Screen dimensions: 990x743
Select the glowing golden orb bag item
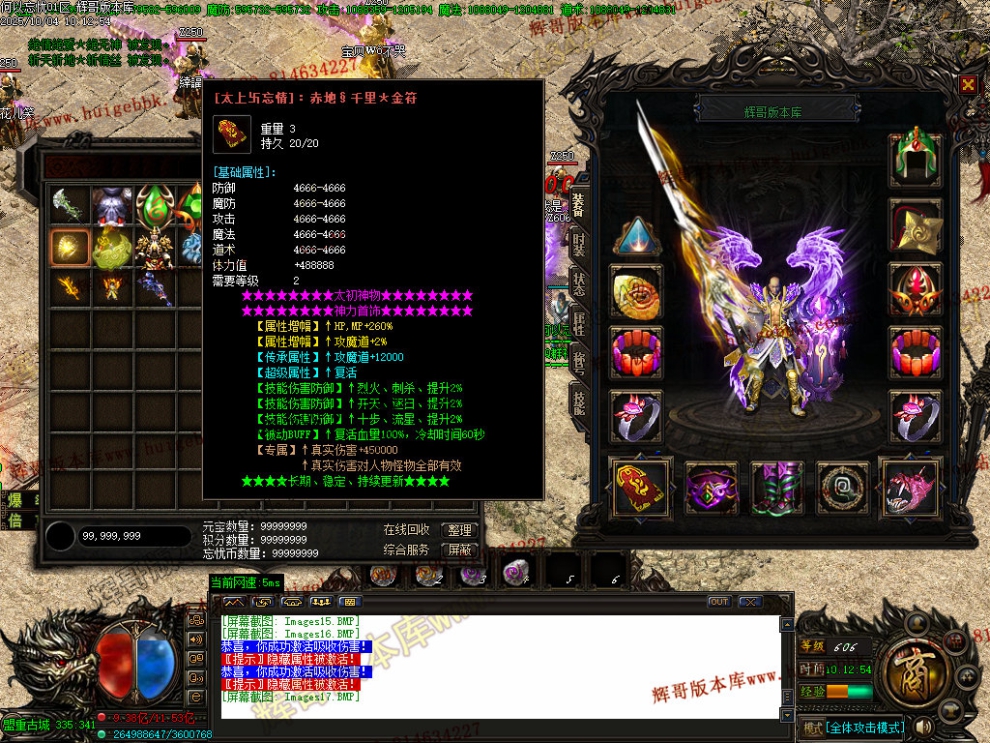pos(71,247)
